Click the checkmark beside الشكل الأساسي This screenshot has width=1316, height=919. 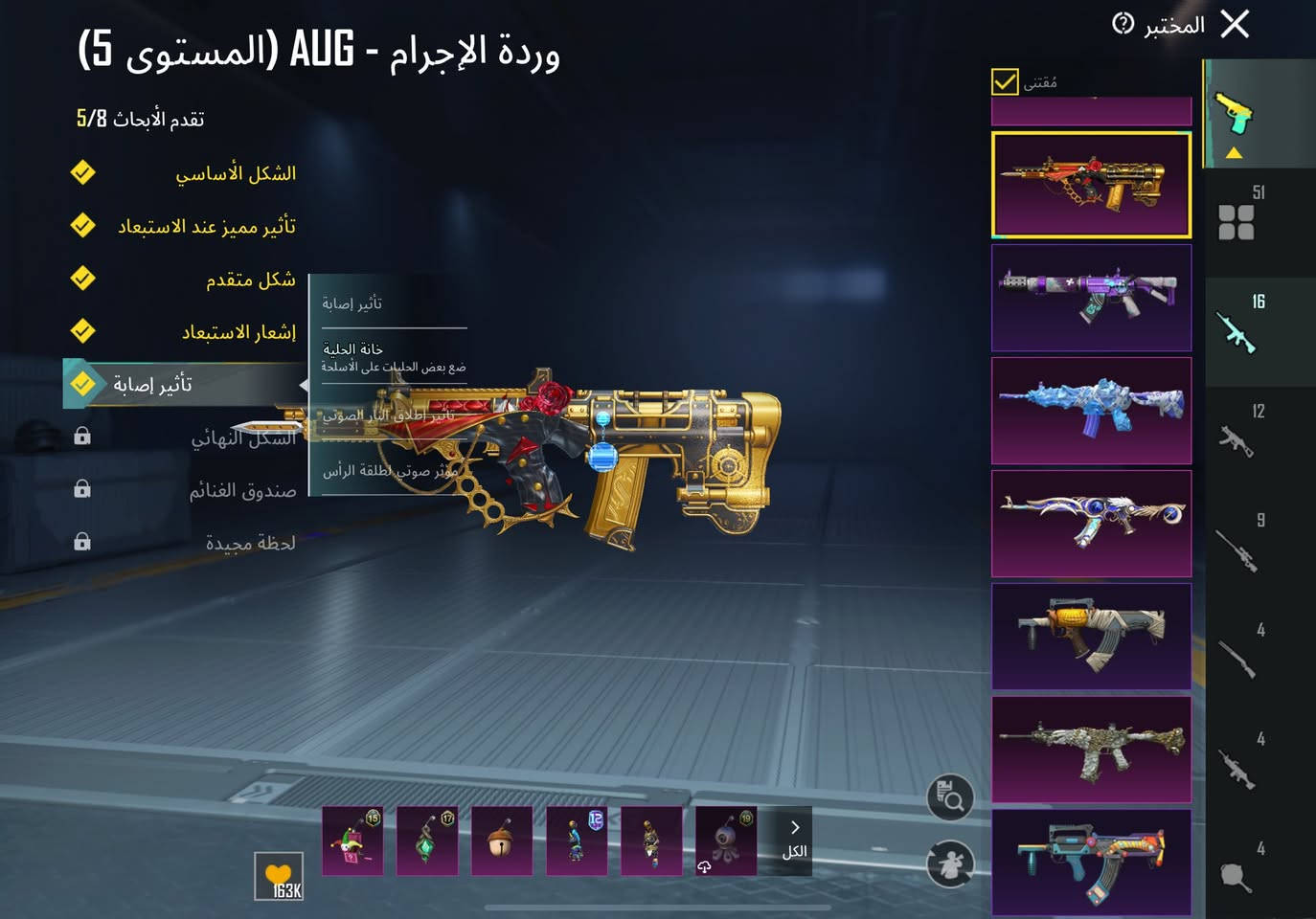[x=83, y=172]
